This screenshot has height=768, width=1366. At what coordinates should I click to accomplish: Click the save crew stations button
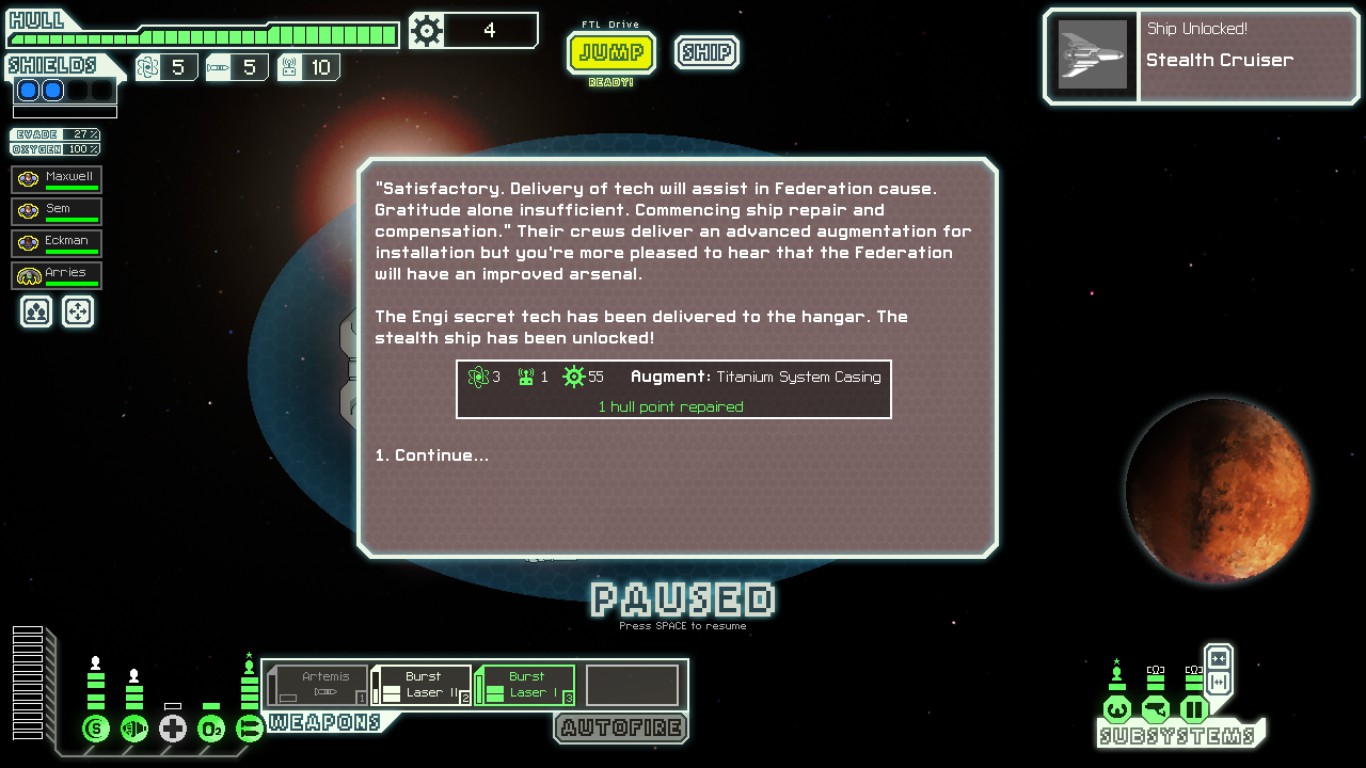point(36,312)
